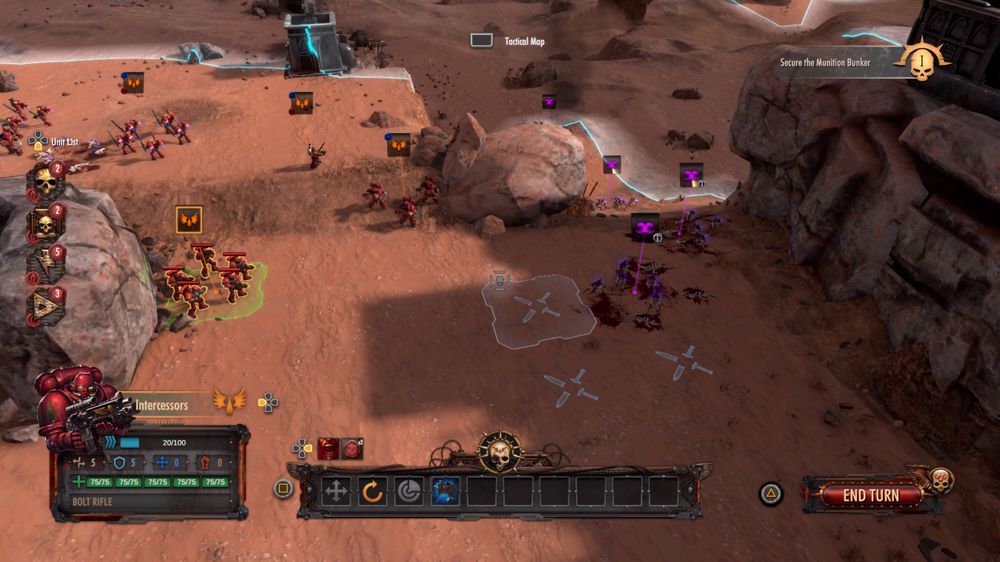Choose the overwatch cone action icon
Viewport: 1000px width, 562px height.
[408, 491]
